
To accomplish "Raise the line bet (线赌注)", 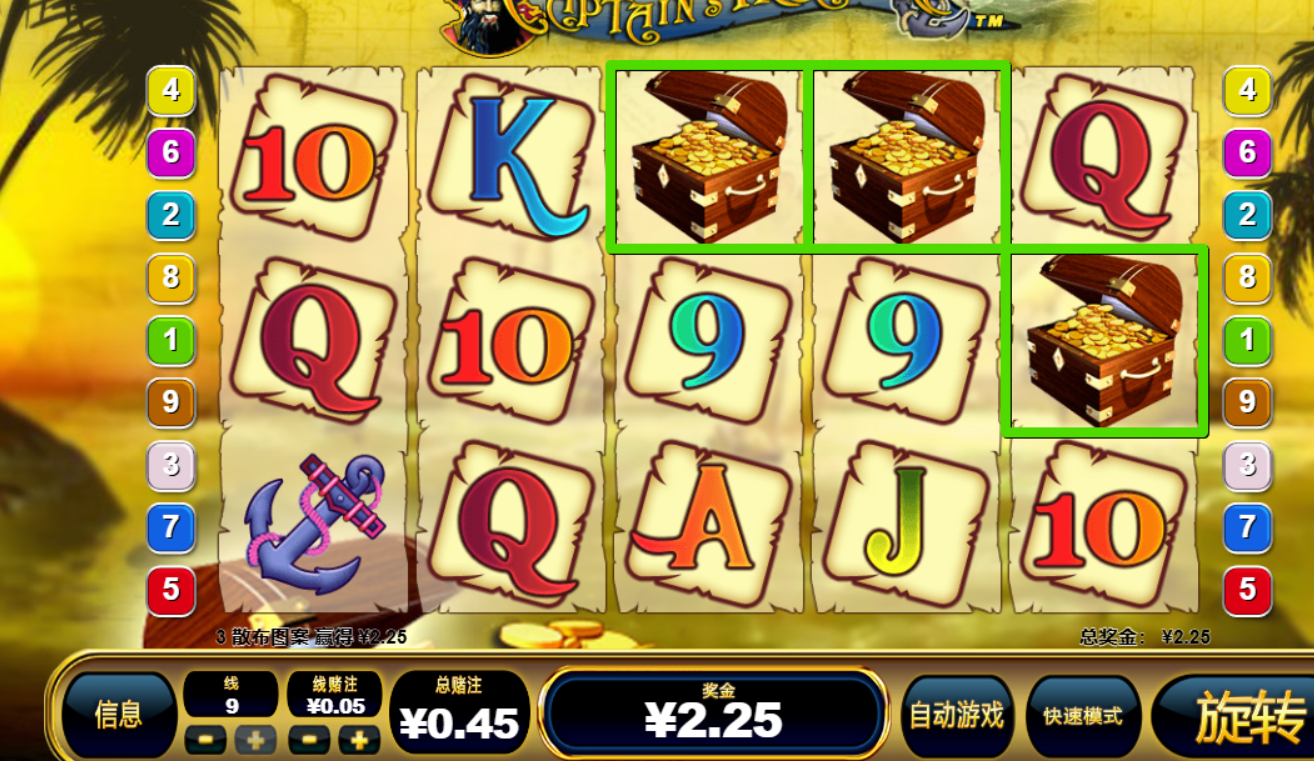I will pyautogui.click(x=359, y=740).
